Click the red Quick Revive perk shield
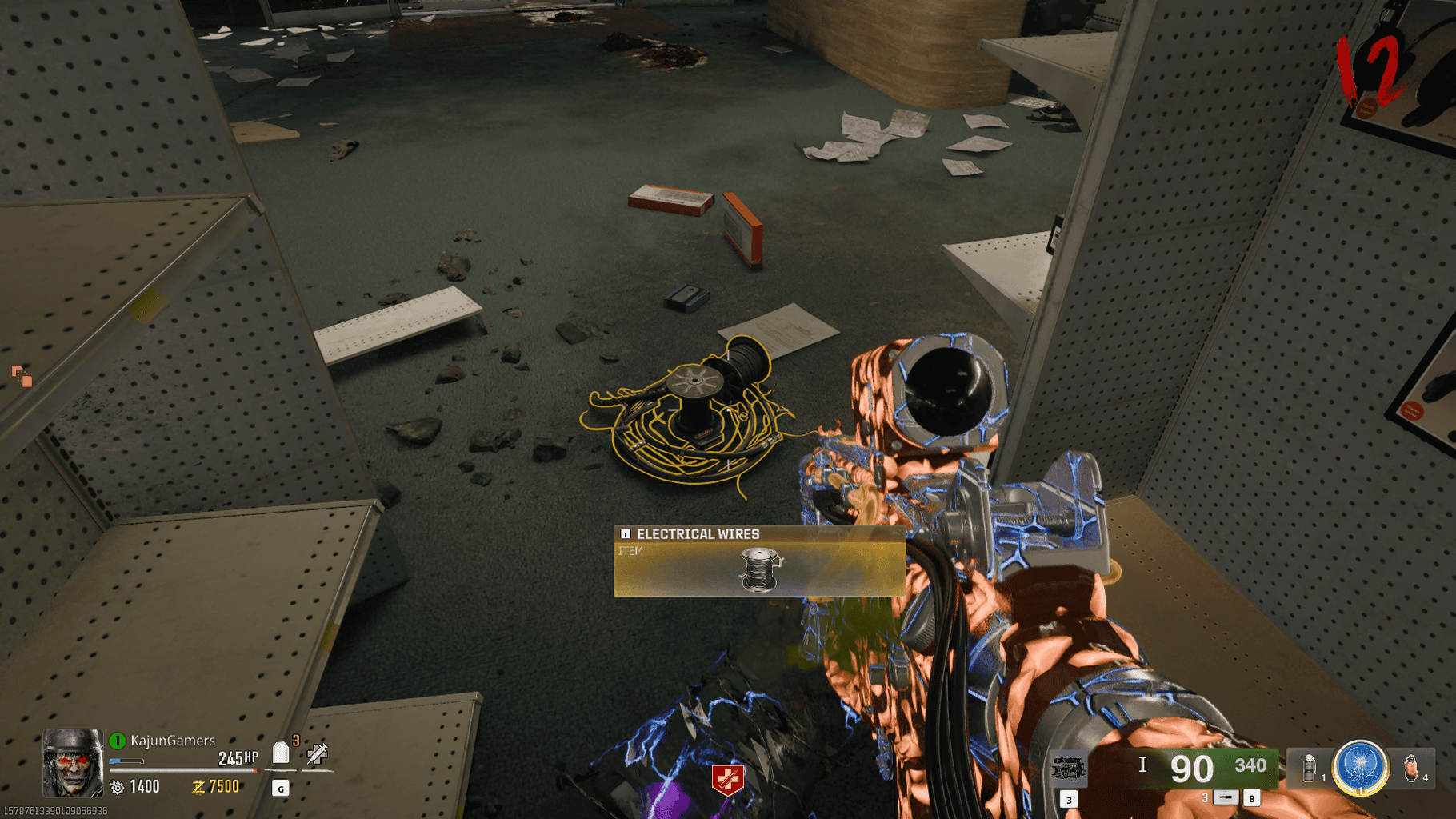The height and width of the screenshot is (819, 1456). [727, 778]
